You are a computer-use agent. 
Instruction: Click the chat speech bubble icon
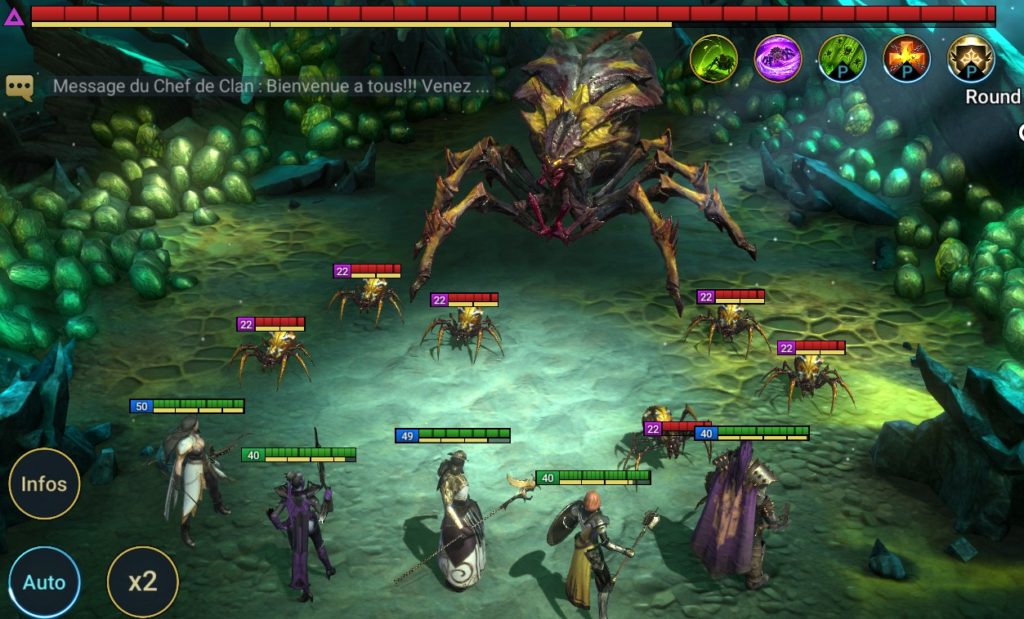point(20,87)
